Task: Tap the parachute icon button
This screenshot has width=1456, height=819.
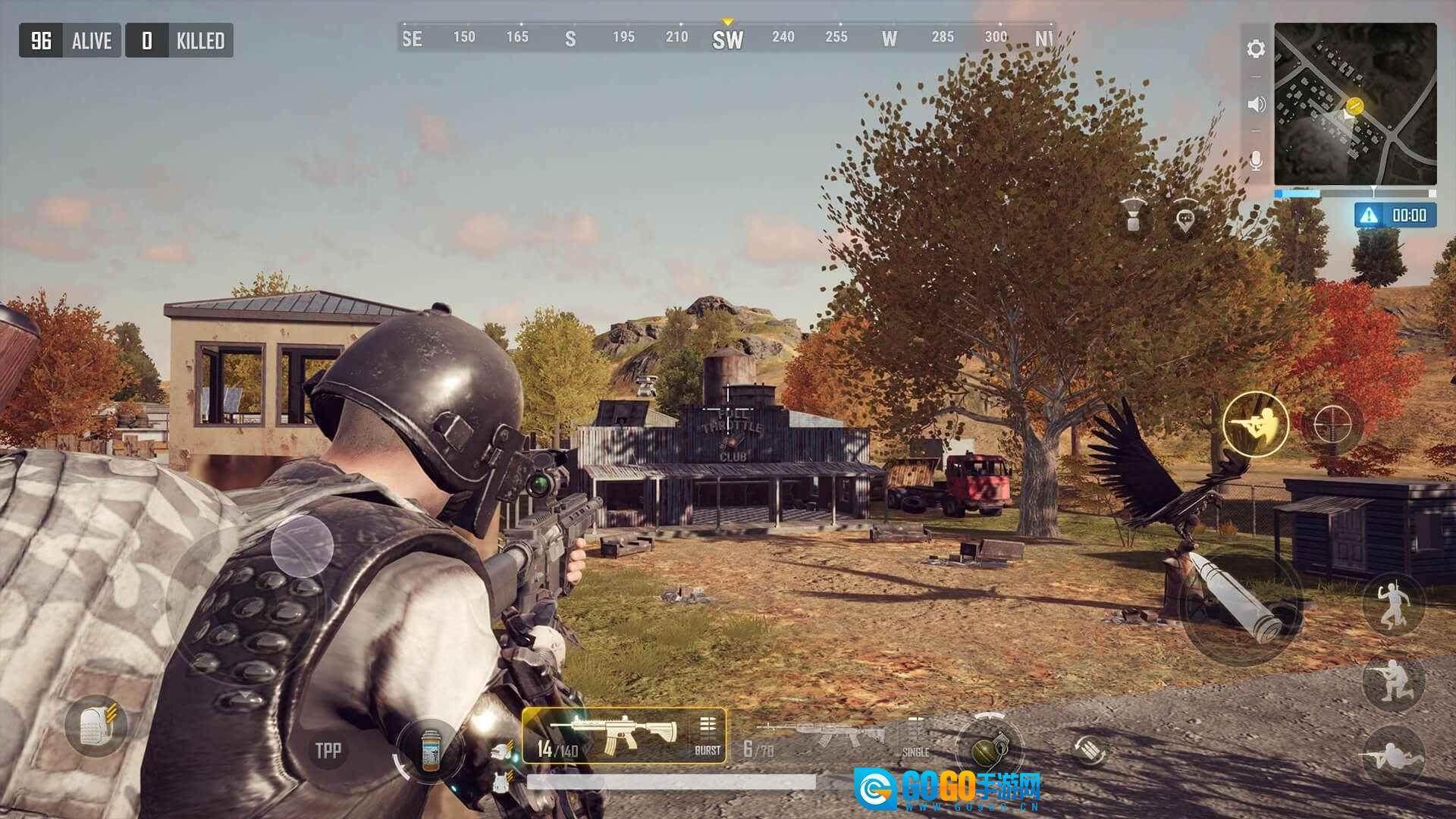Action: (x=1133, y=215)
